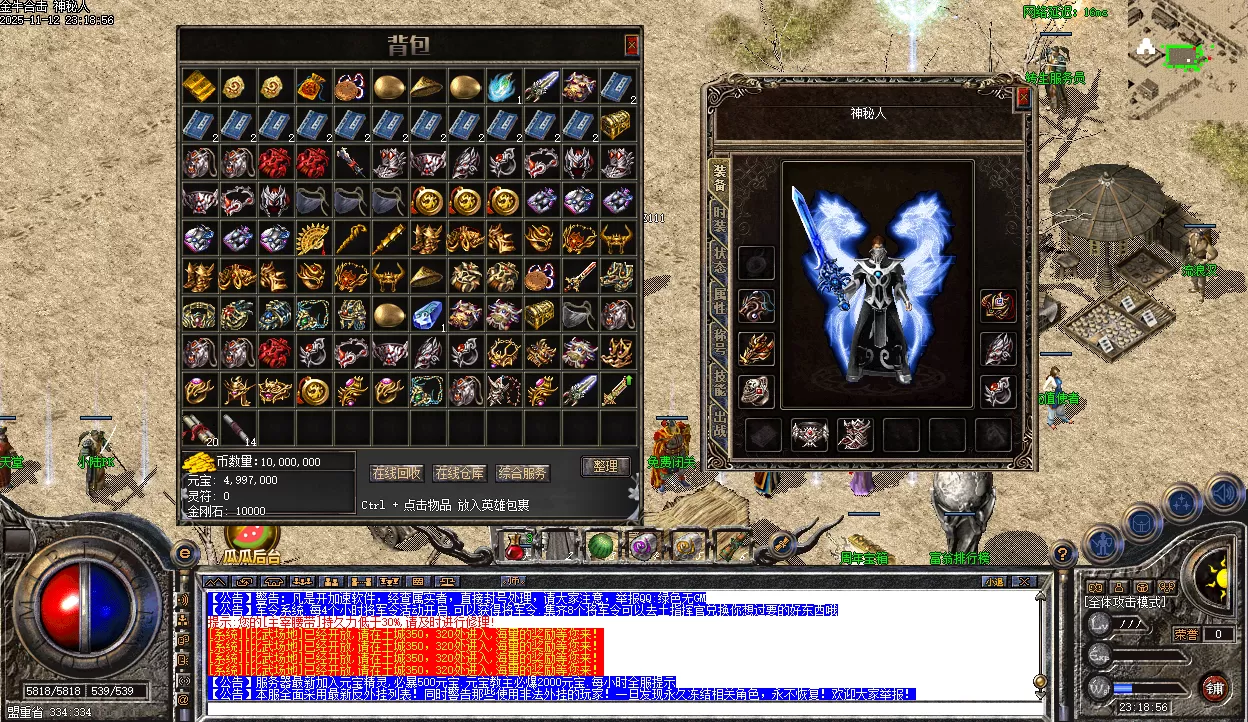Select the blue flame item in the backpack
1248x722 pixels.
503,86
